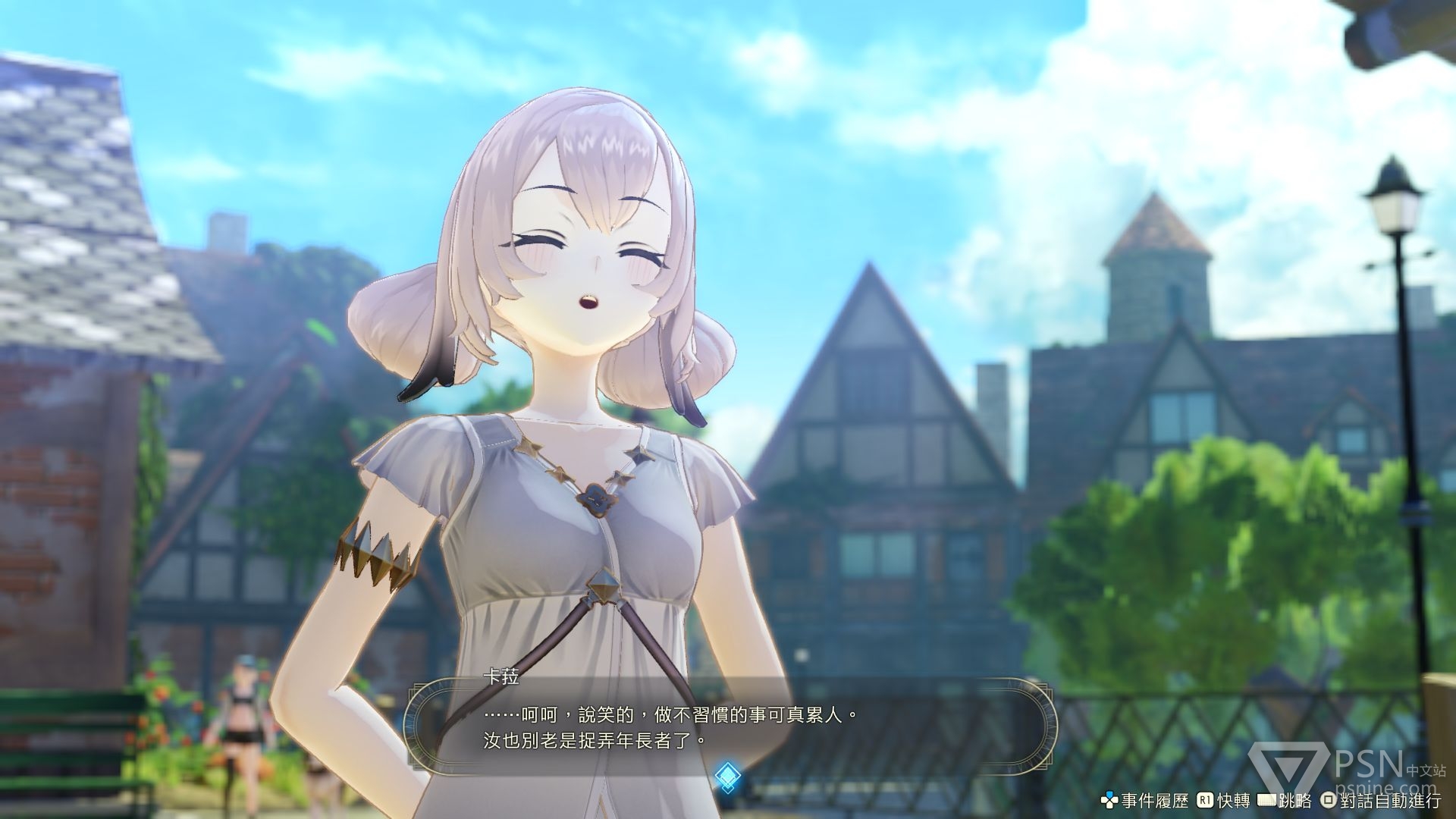
Task: Click the blue diamond continue indicator
Action: (x=727, y=775)
